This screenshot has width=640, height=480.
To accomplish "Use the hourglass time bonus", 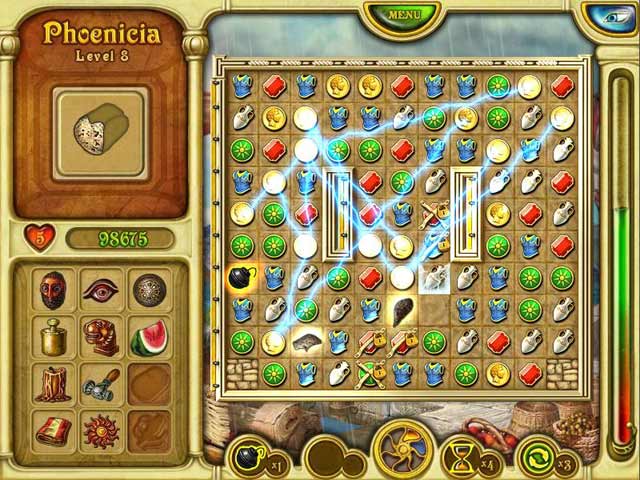I will click(463, 459).
